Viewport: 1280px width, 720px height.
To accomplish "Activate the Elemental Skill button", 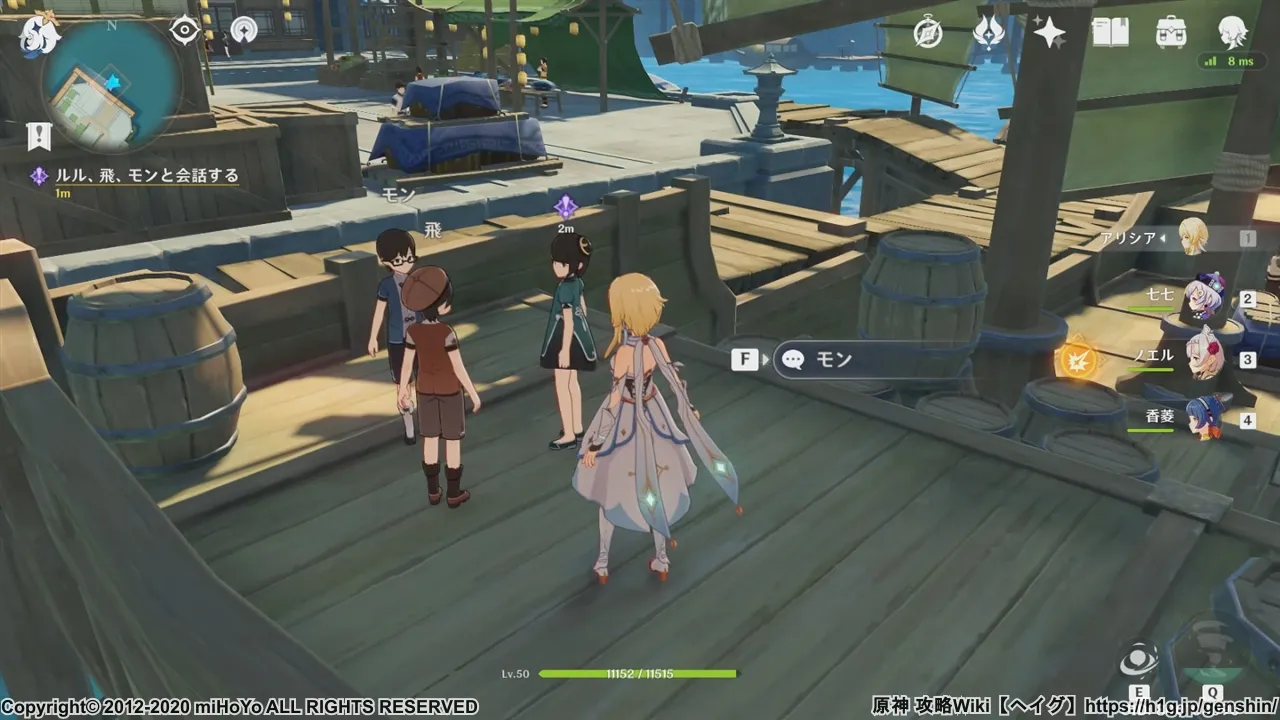I will (1138, 660).
